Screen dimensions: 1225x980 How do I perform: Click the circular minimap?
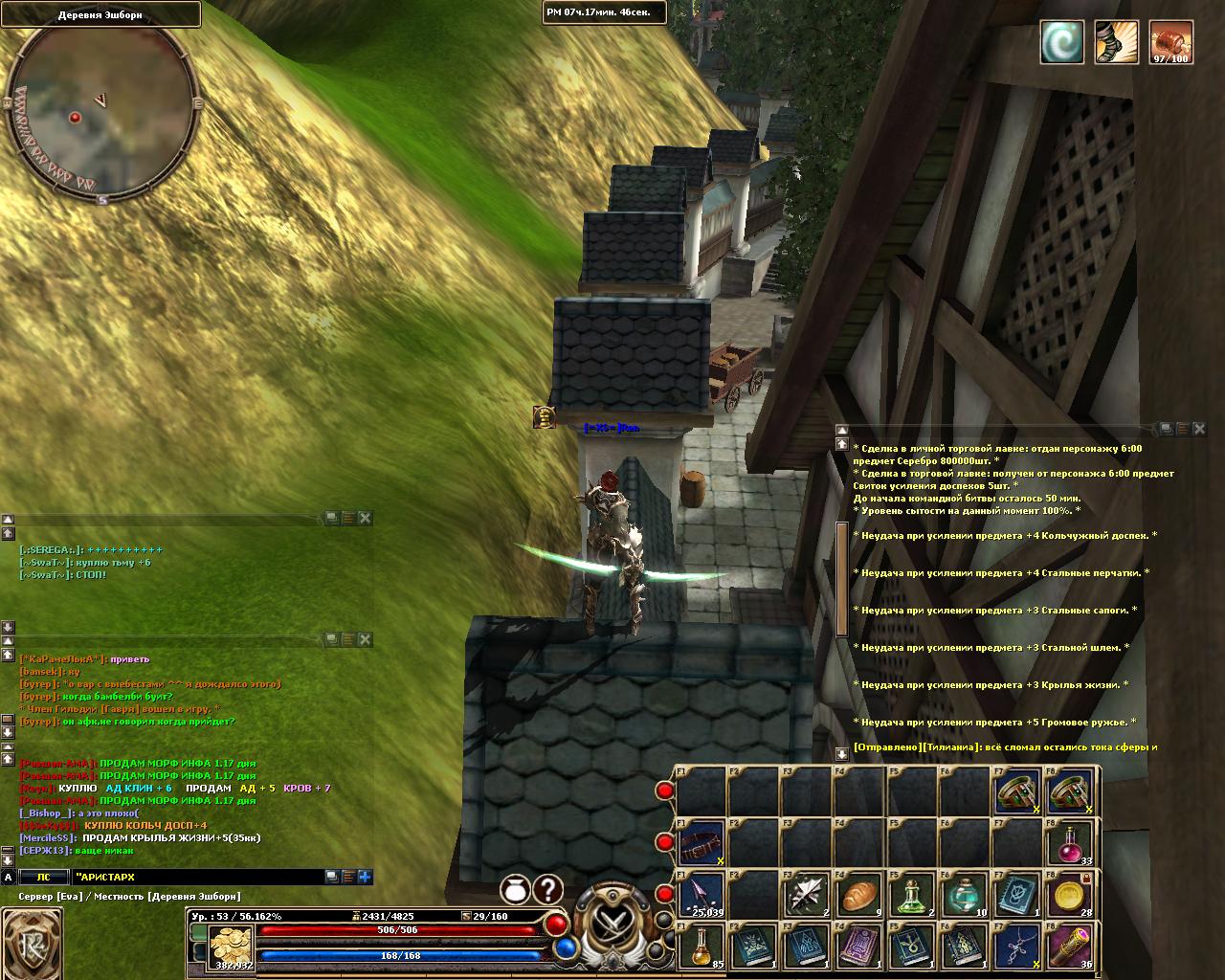tap(101, 115)
